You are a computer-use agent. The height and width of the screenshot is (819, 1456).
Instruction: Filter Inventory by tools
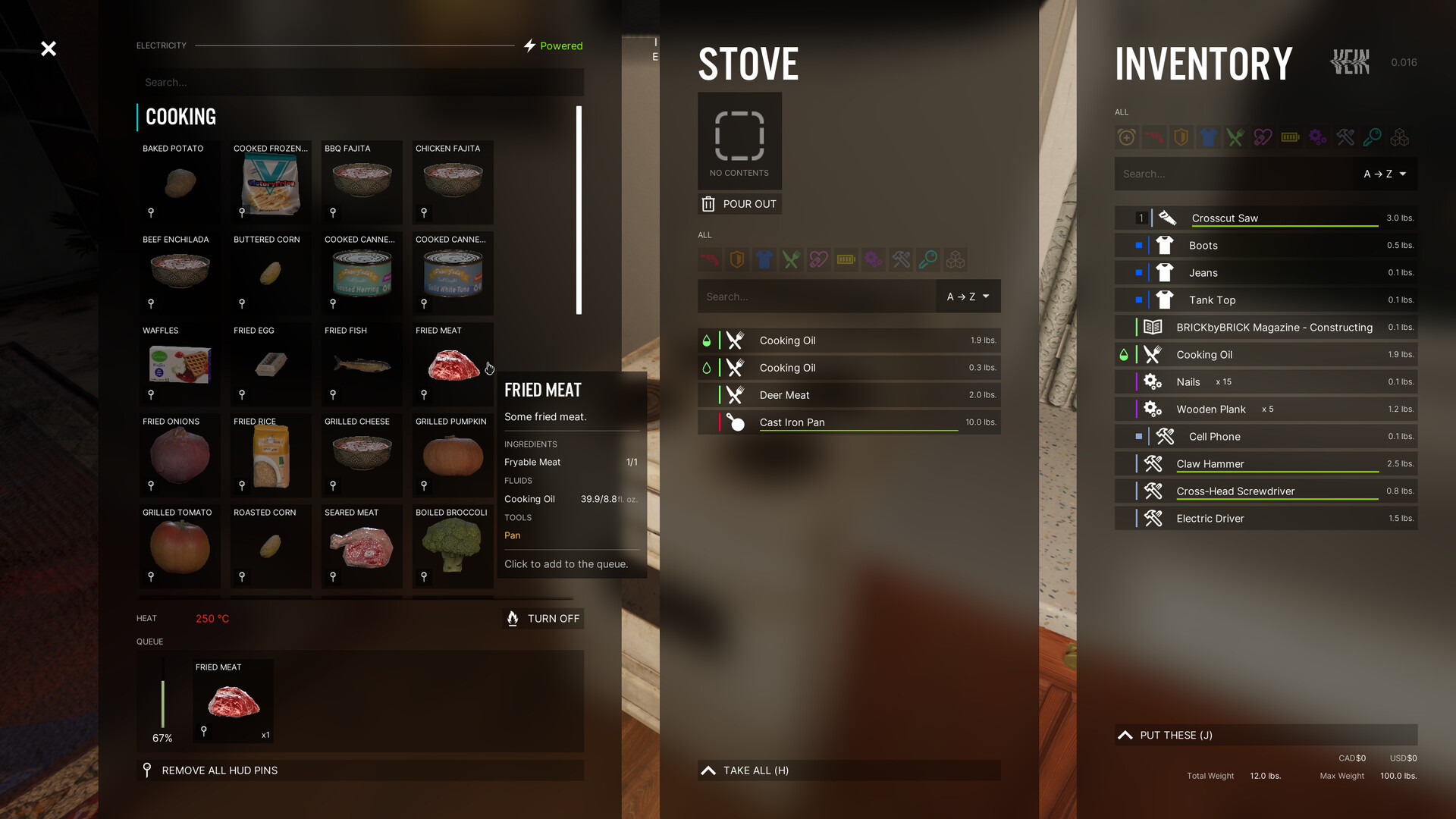point(1345,137)
